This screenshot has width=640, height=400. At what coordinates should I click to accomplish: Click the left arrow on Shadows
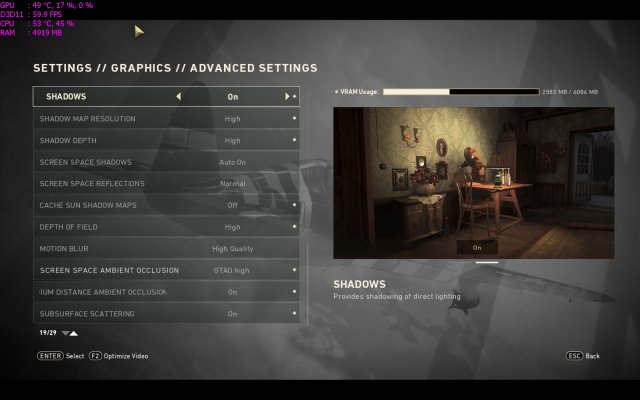[x=179, y=97]
